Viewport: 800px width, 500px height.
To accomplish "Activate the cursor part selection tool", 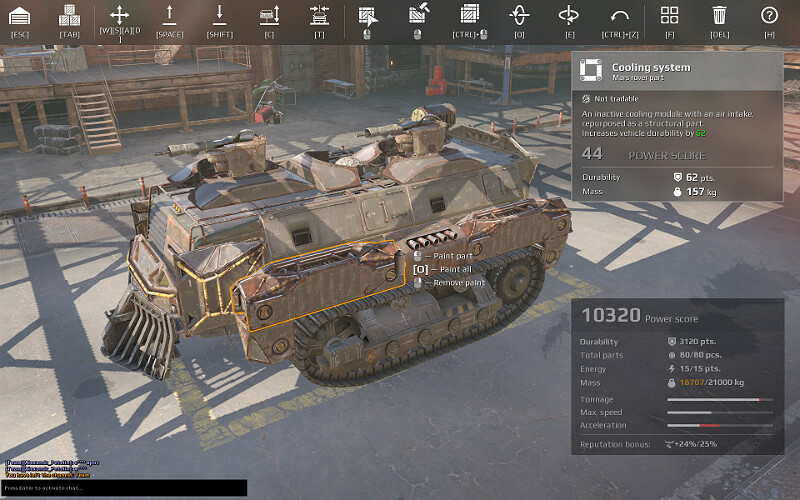I will (367, 15).
